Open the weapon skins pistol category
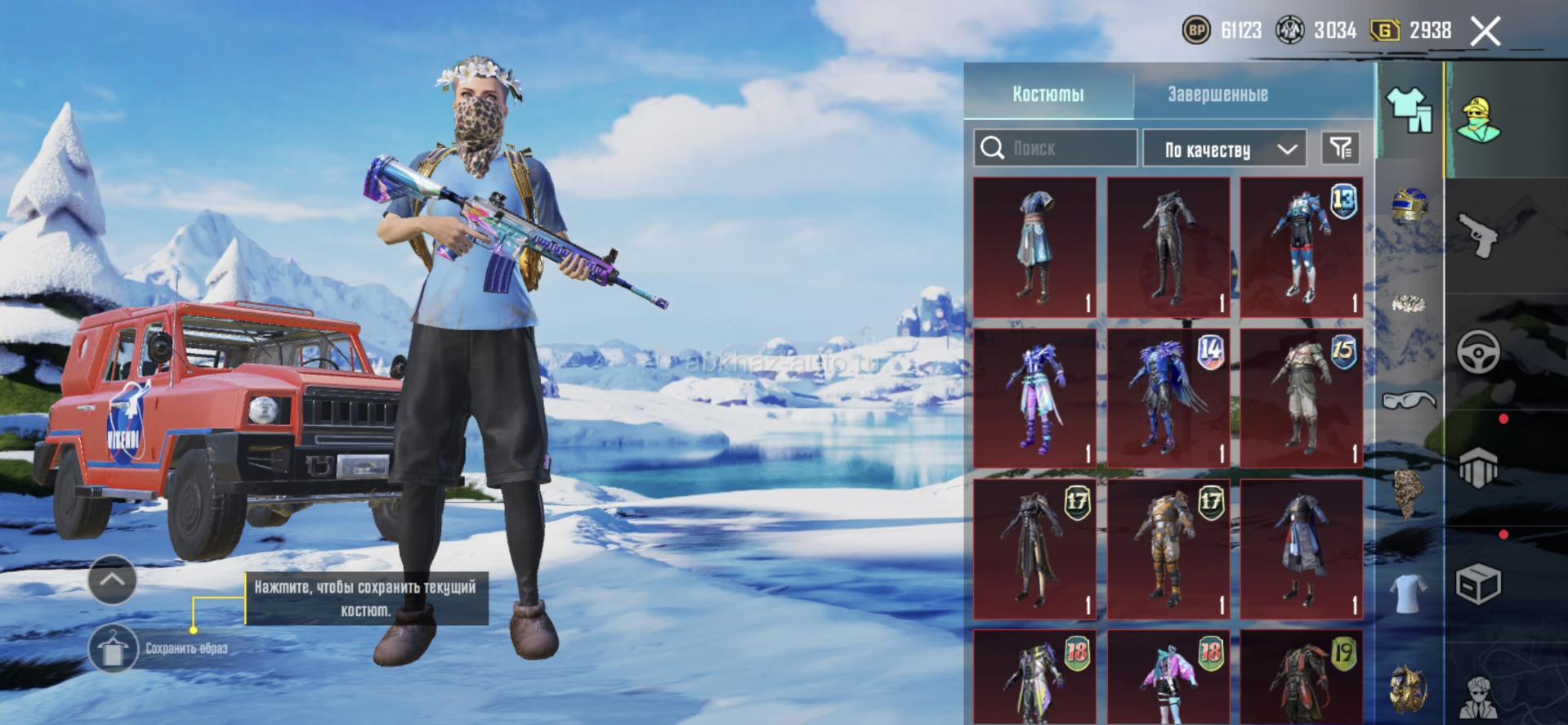The width and height of the screenshot is (1568, 725). coord(1478,235)
